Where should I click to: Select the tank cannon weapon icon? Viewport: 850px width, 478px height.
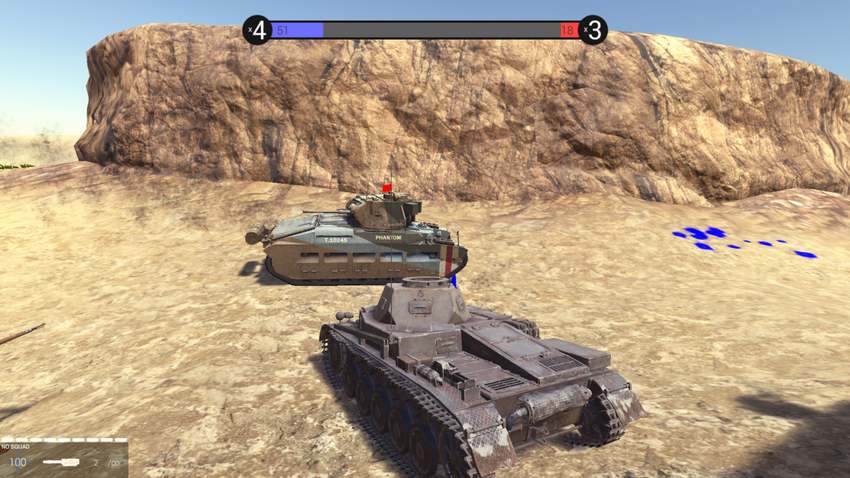63,463
